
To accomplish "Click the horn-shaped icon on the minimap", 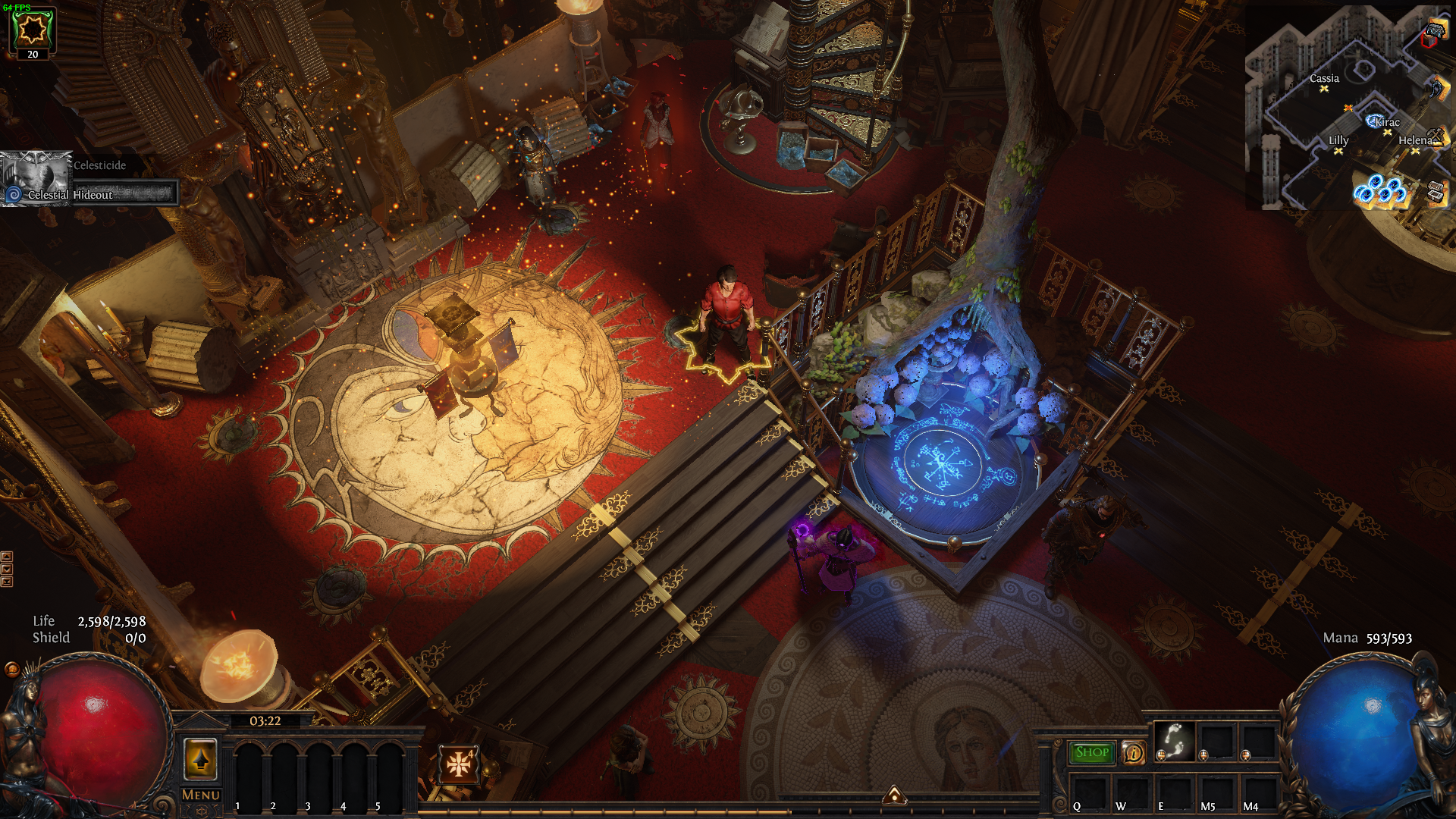I will (1438, 88).
